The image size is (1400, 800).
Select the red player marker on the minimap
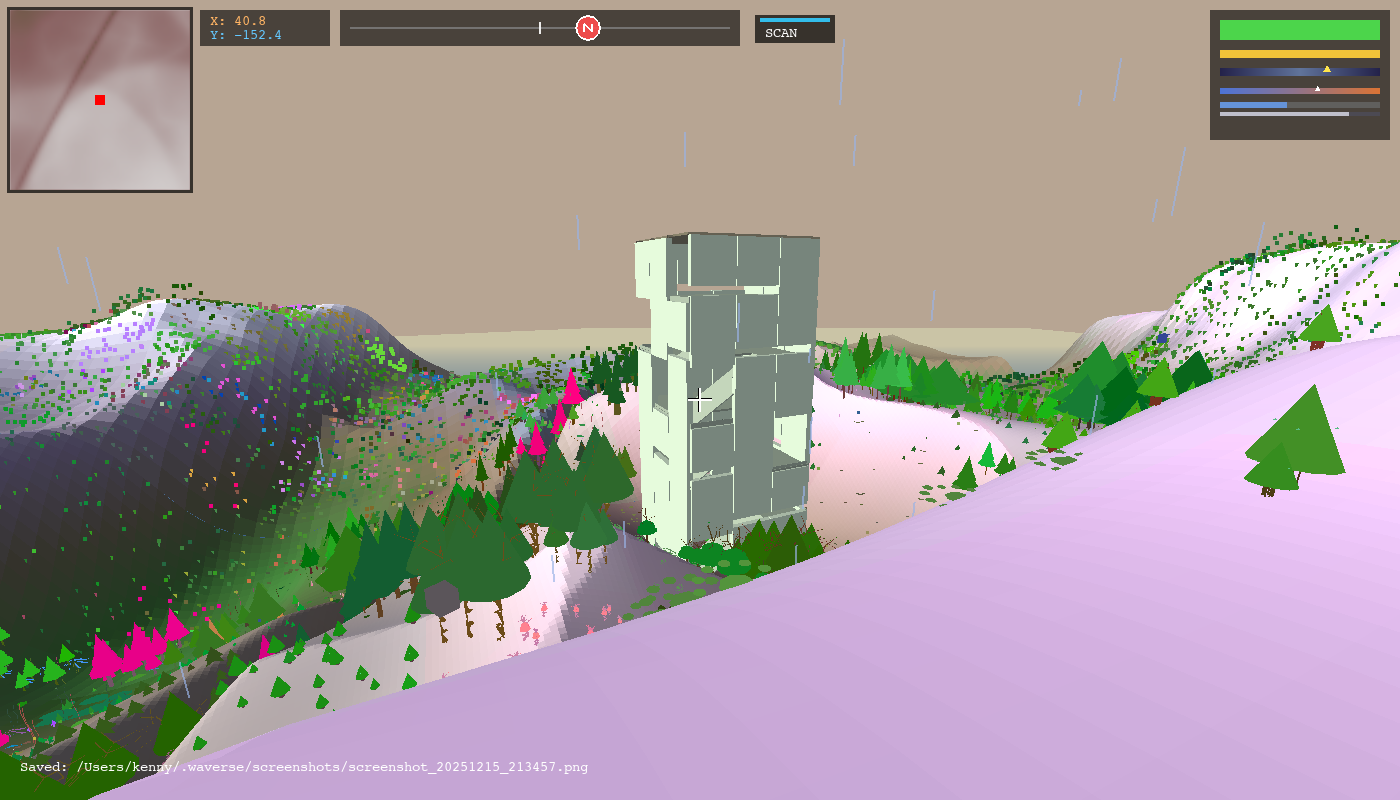pos(99,99)
